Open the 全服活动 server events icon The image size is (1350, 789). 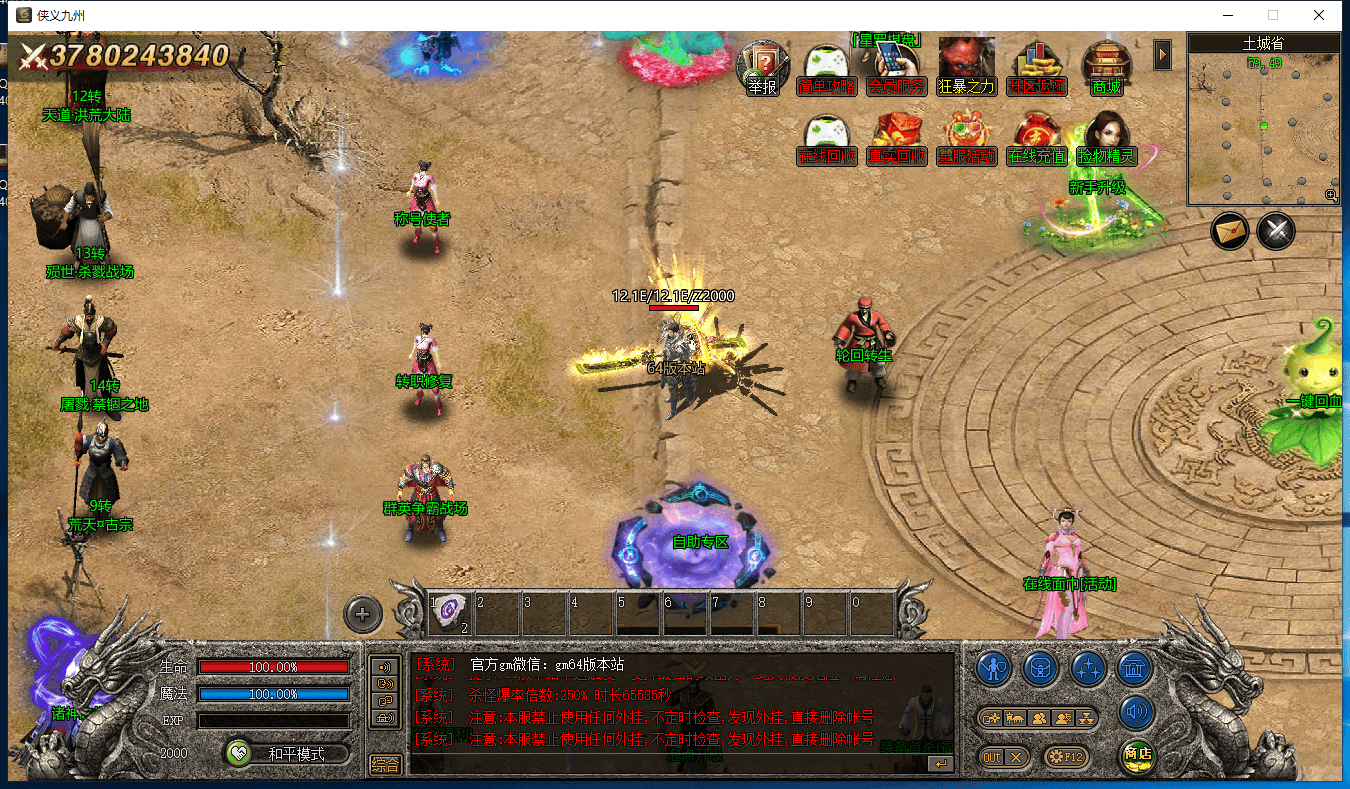pos(966,138)
